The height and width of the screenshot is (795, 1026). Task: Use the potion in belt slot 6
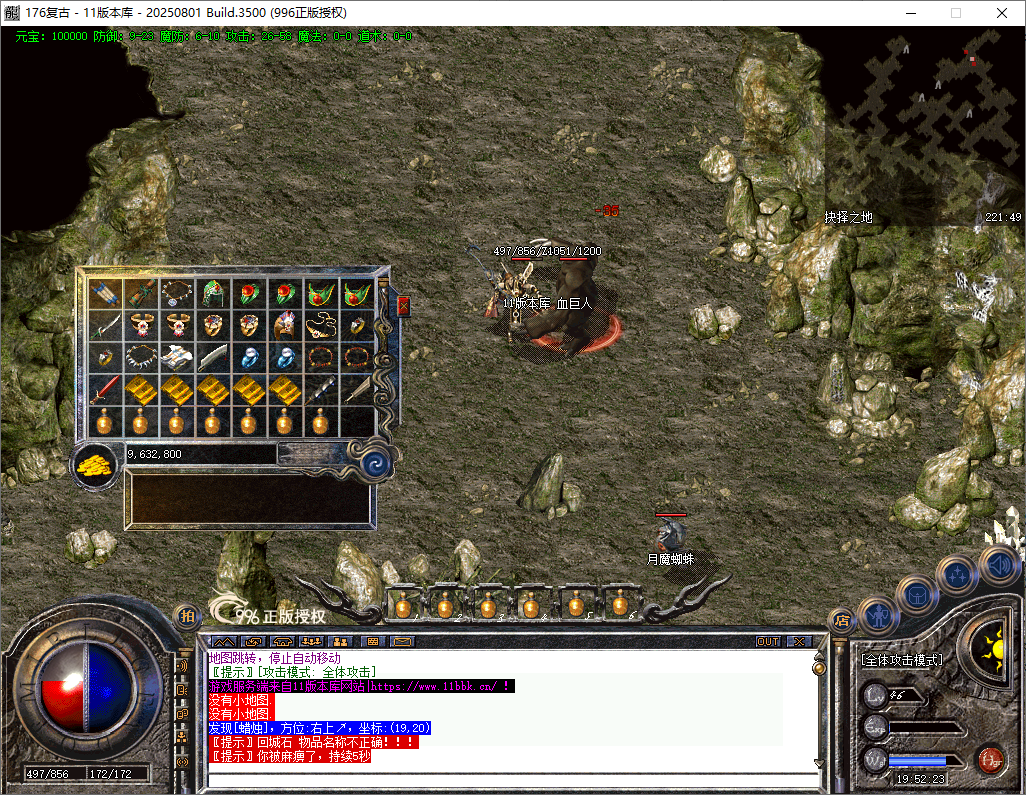point(619,604)
